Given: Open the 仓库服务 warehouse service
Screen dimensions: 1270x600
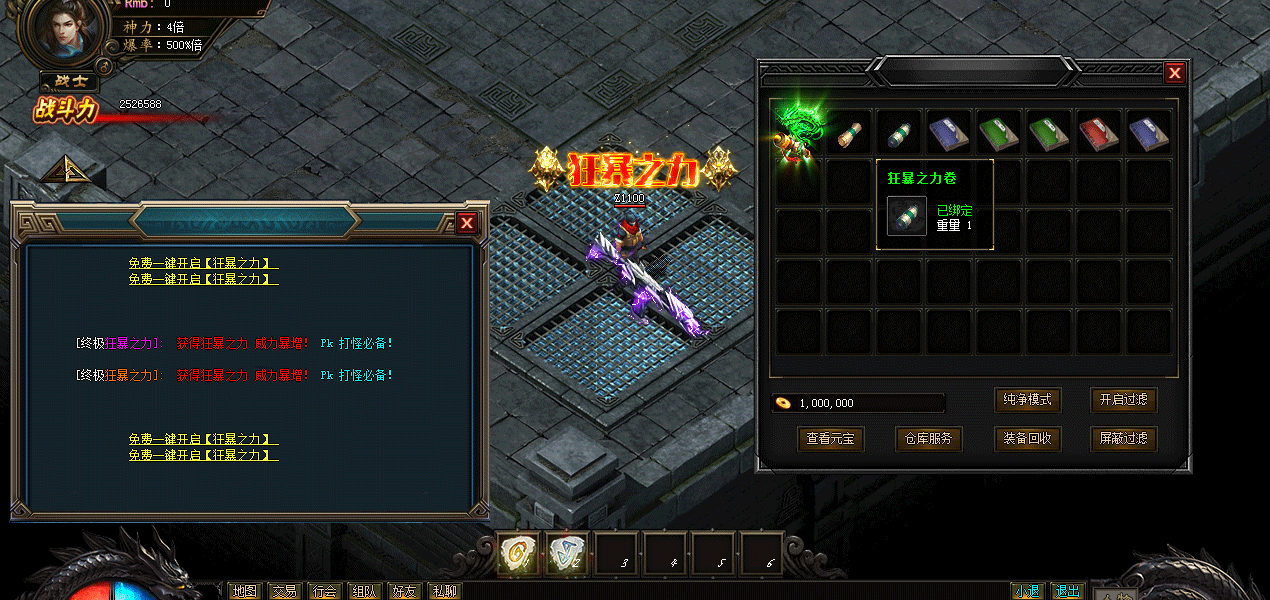Looking at the screenshot, I should 927,438.
